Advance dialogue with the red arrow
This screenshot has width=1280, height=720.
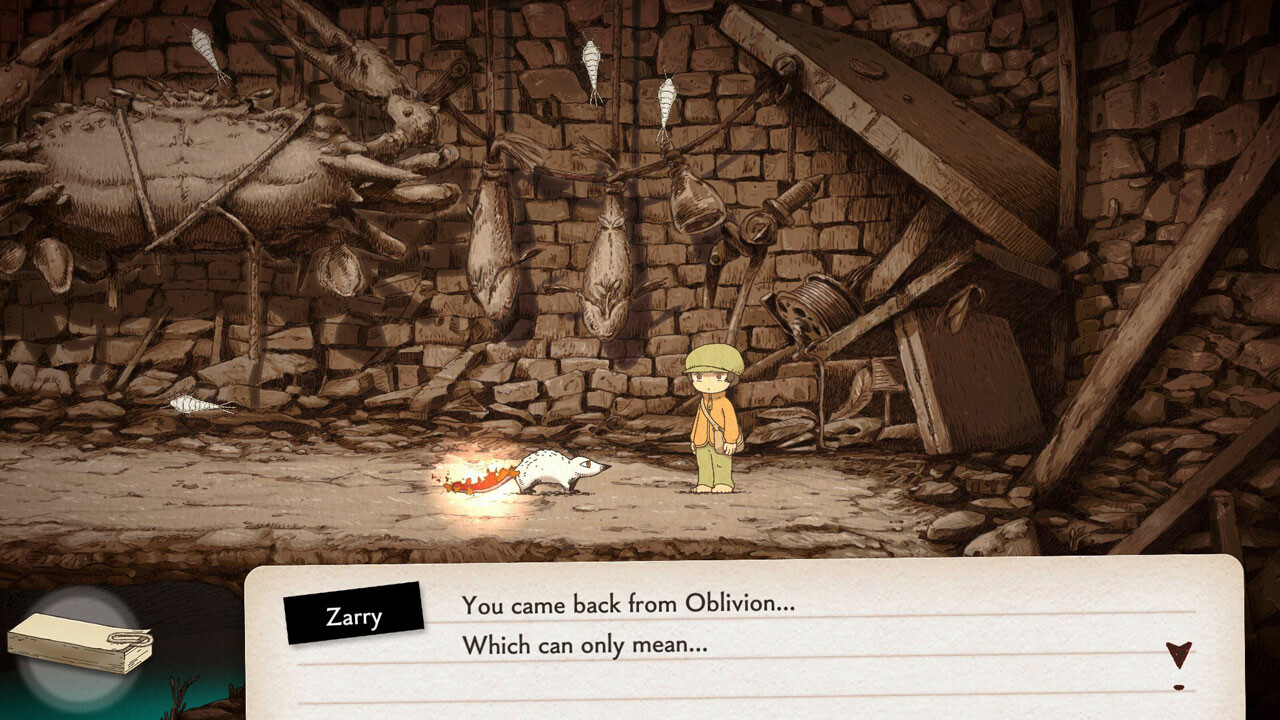[1179, 656]
